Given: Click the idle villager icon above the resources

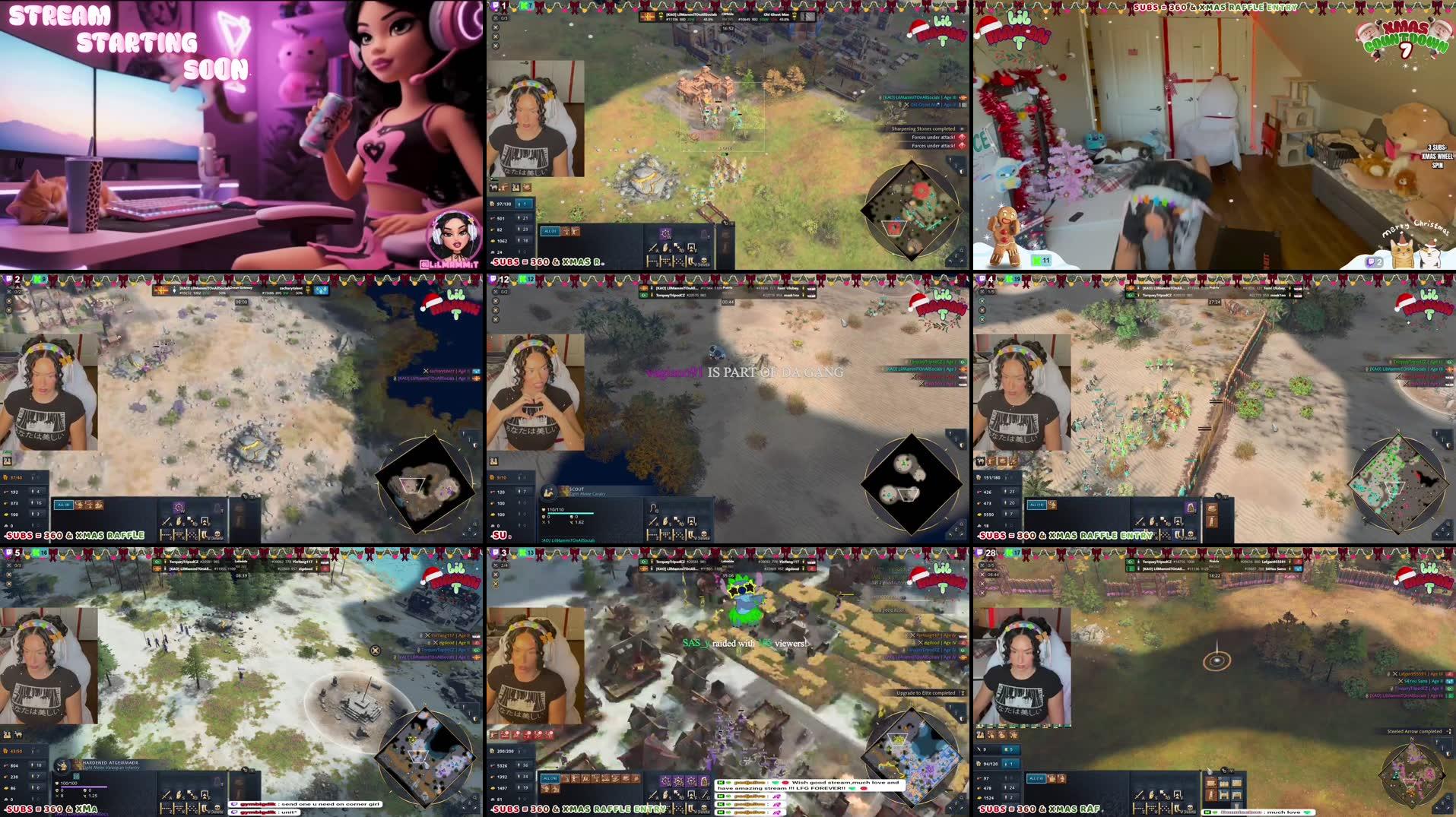Looking at the screenshot, I should point(524,204).
